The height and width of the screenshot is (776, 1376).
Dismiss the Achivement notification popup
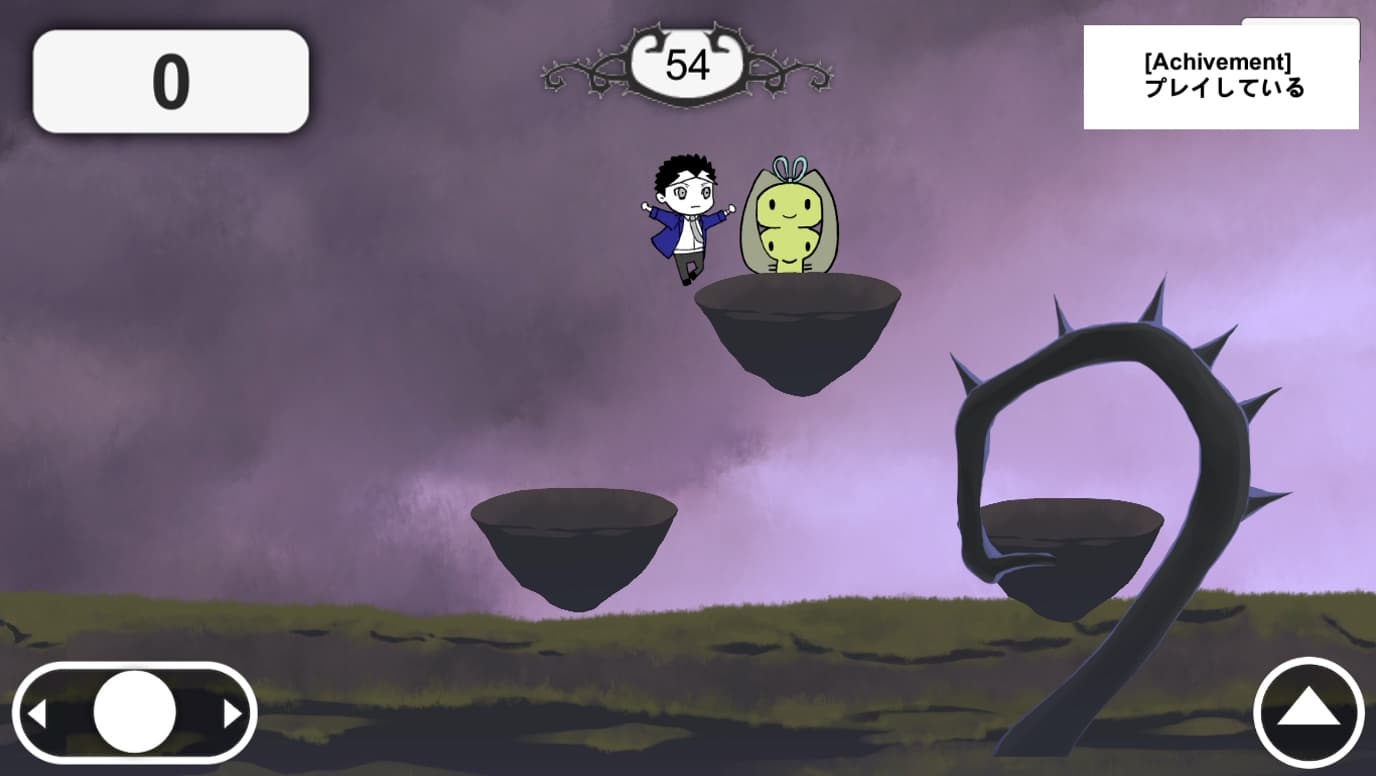click(1220, 78)
